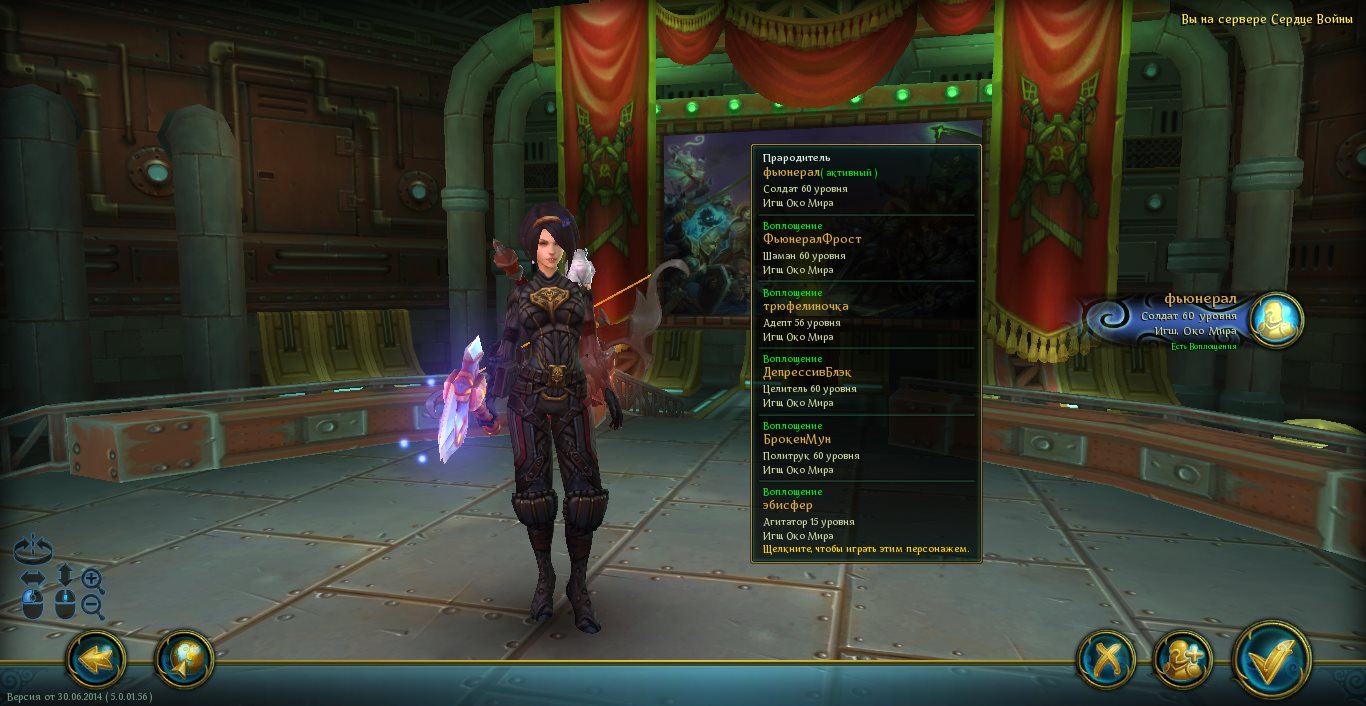Select the ДепрессивБлэк healer incarnation
Screen dimensions: 1366x706
pos(864,381)
